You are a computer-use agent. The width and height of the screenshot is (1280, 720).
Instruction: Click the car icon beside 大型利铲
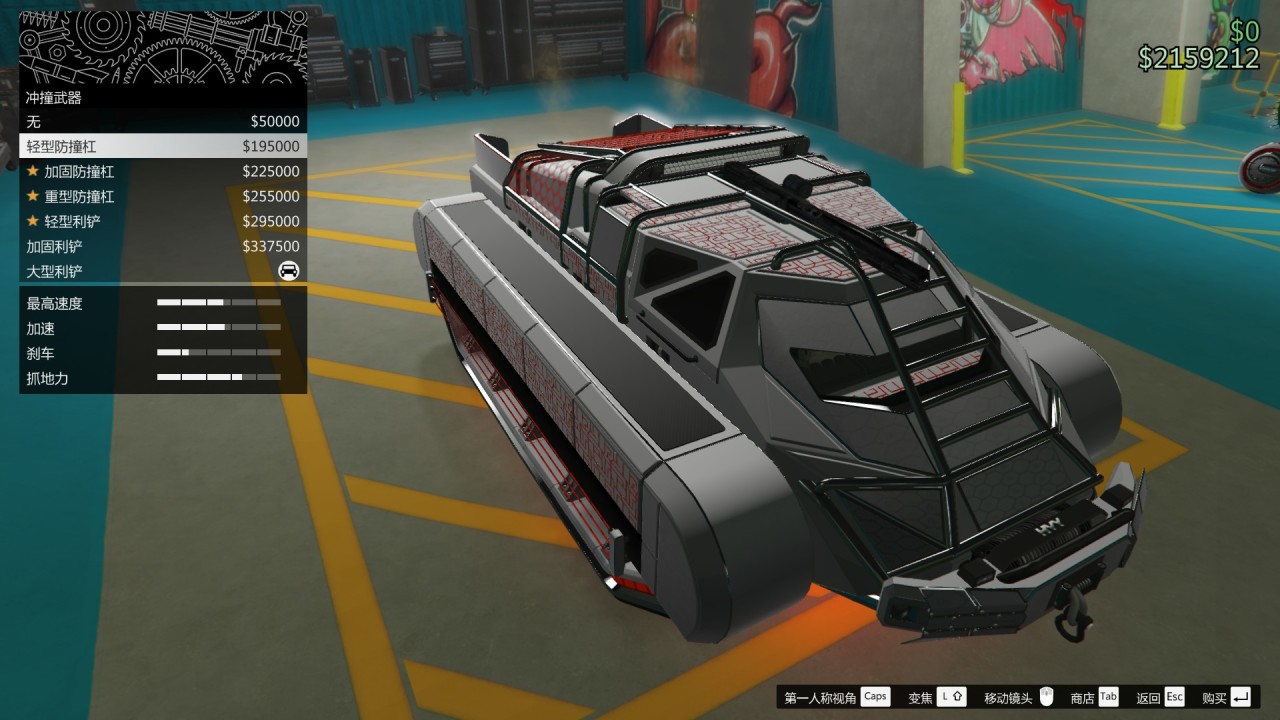288,271
